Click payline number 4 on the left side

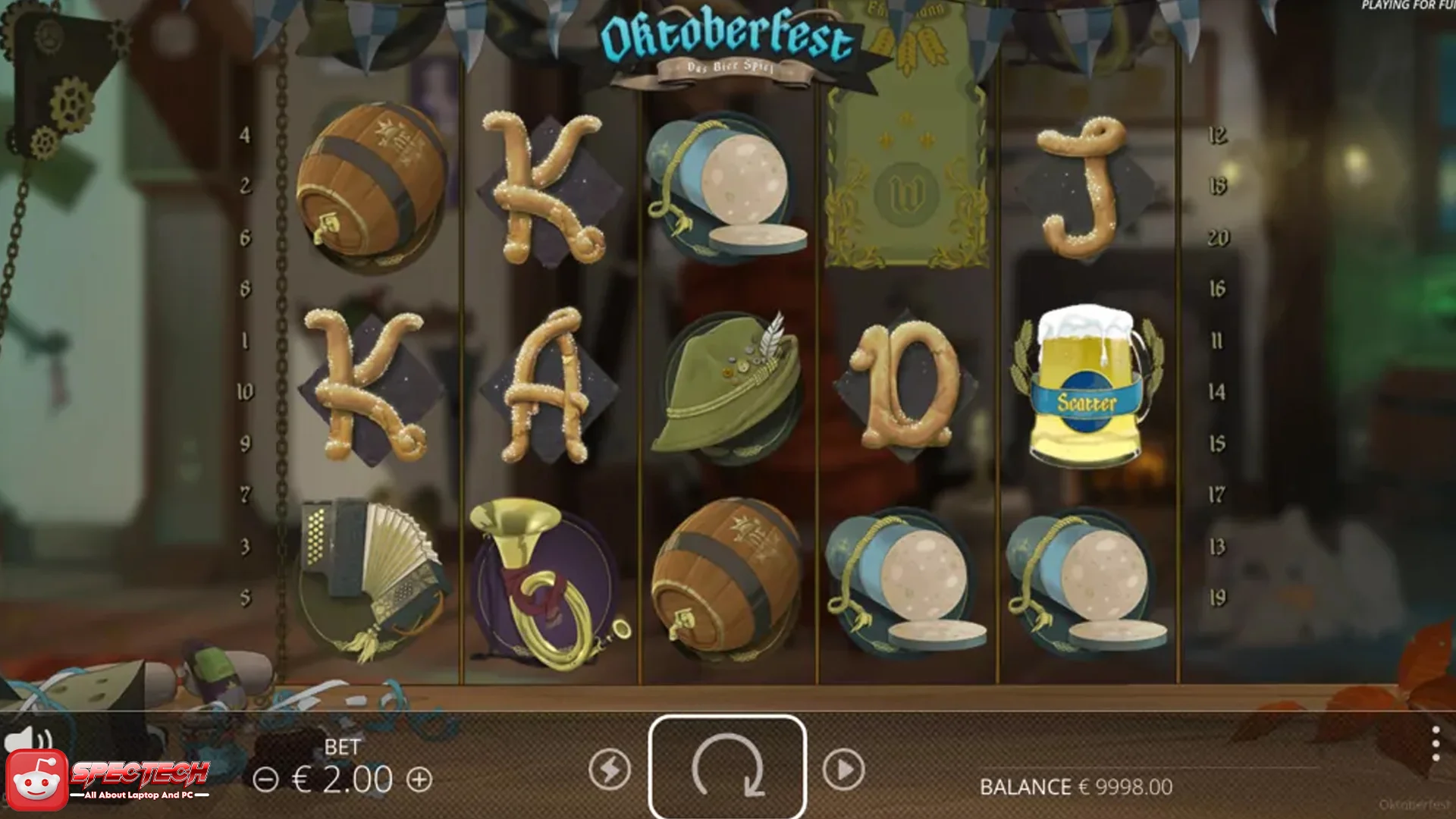point(244,133)
